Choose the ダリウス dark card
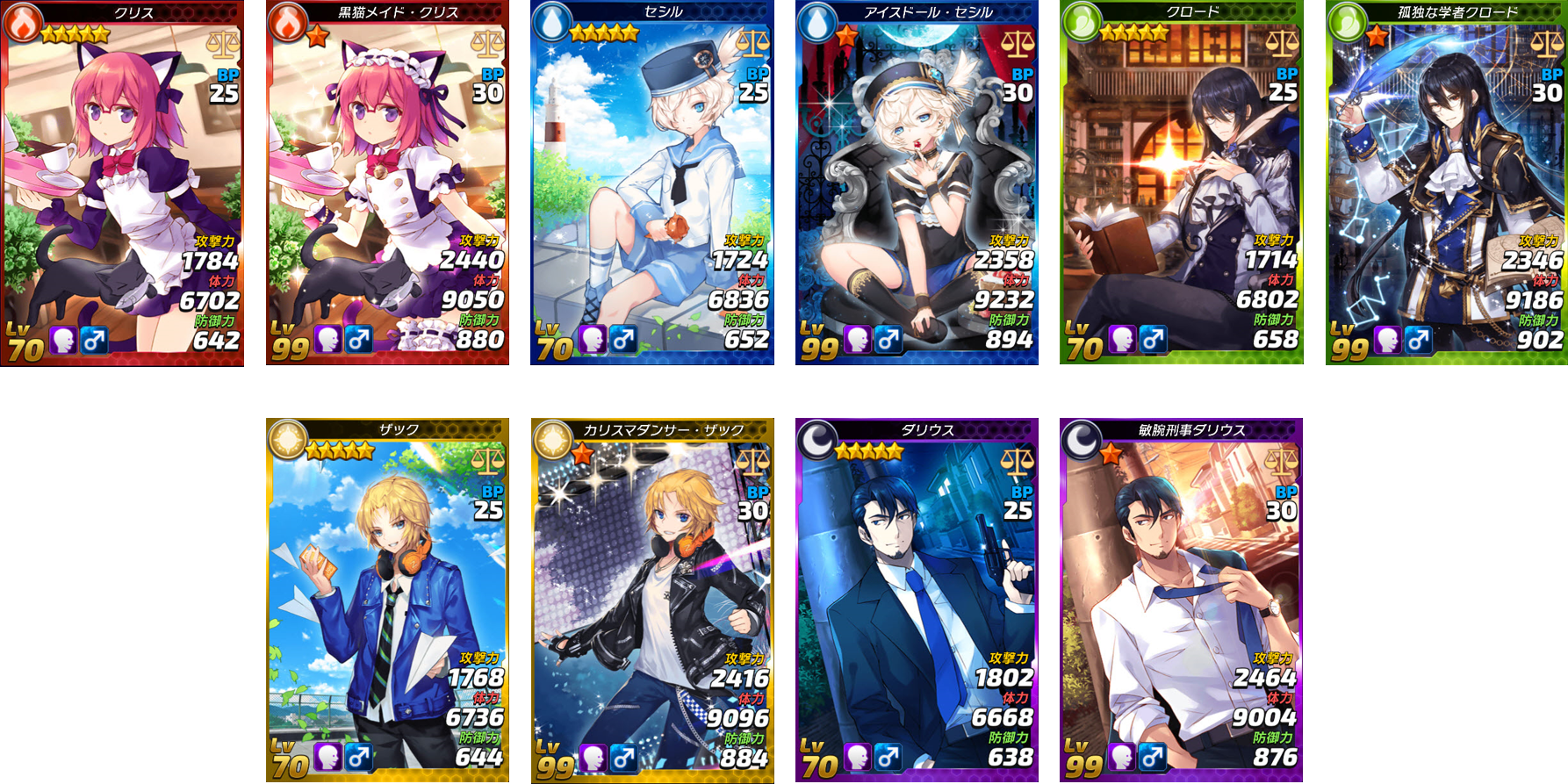The width and height of the screenshot is (1568, 784). tap(917, 601)
